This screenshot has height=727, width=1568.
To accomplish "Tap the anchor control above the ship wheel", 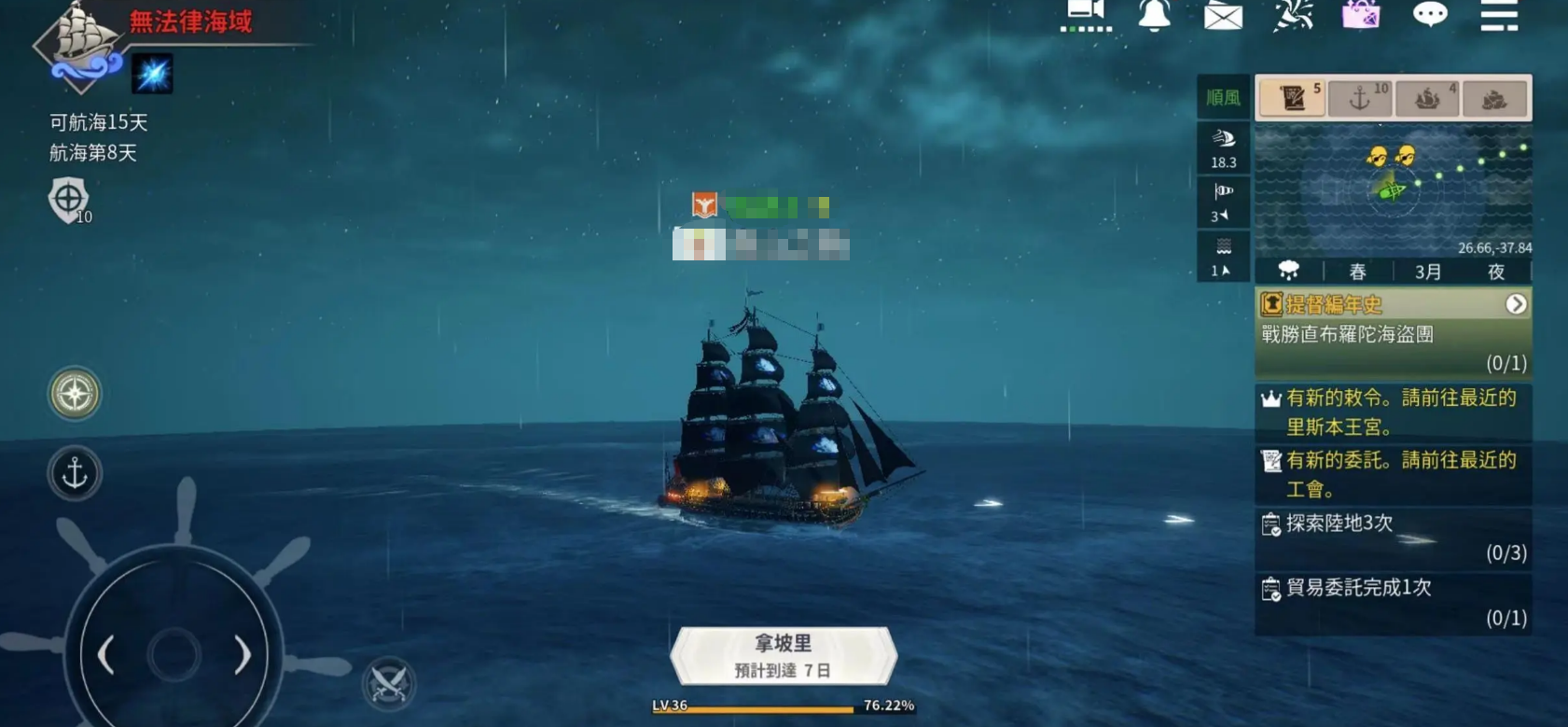I will coord(74,474).
